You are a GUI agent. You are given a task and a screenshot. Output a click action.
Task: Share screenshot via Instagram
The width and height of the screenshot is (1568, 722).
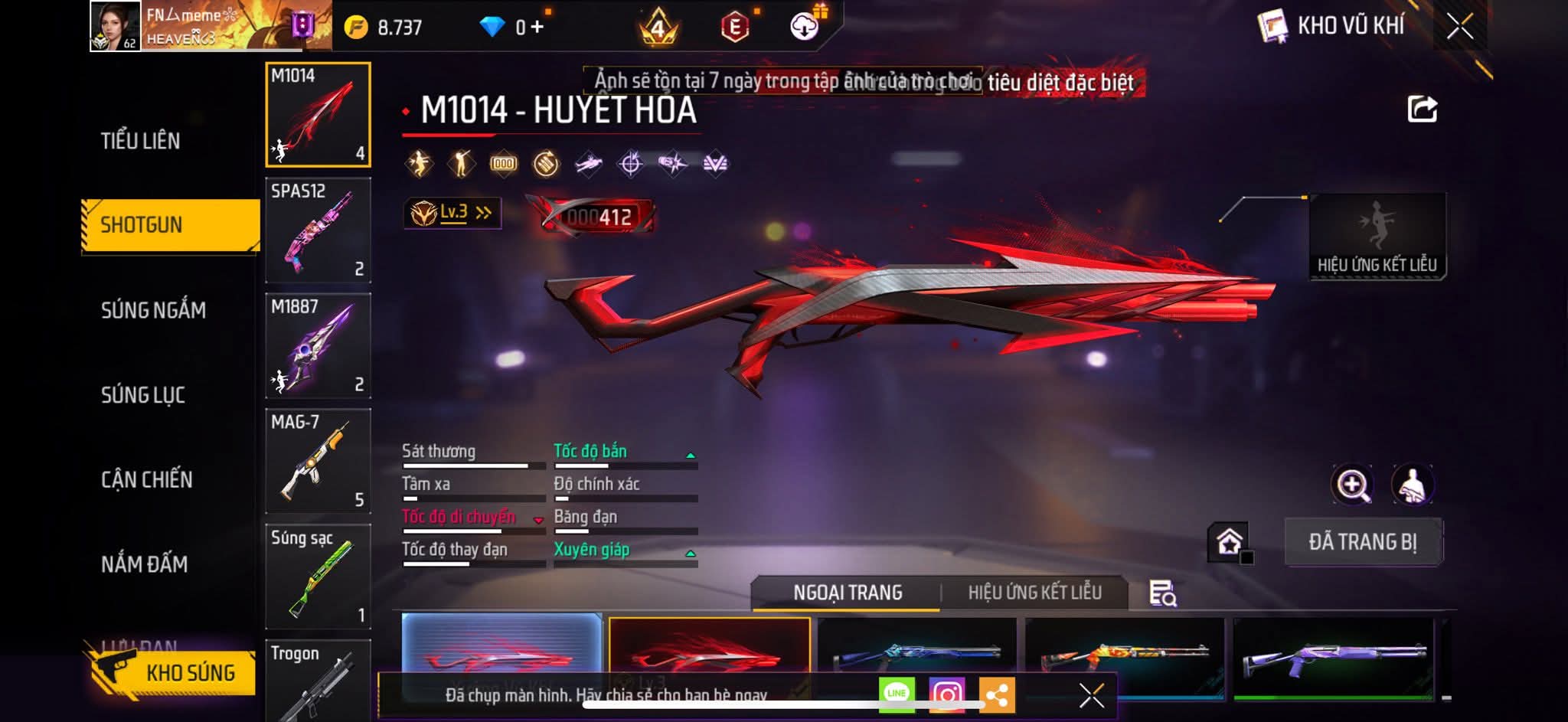pyautogui.click(x=946, y=694)
